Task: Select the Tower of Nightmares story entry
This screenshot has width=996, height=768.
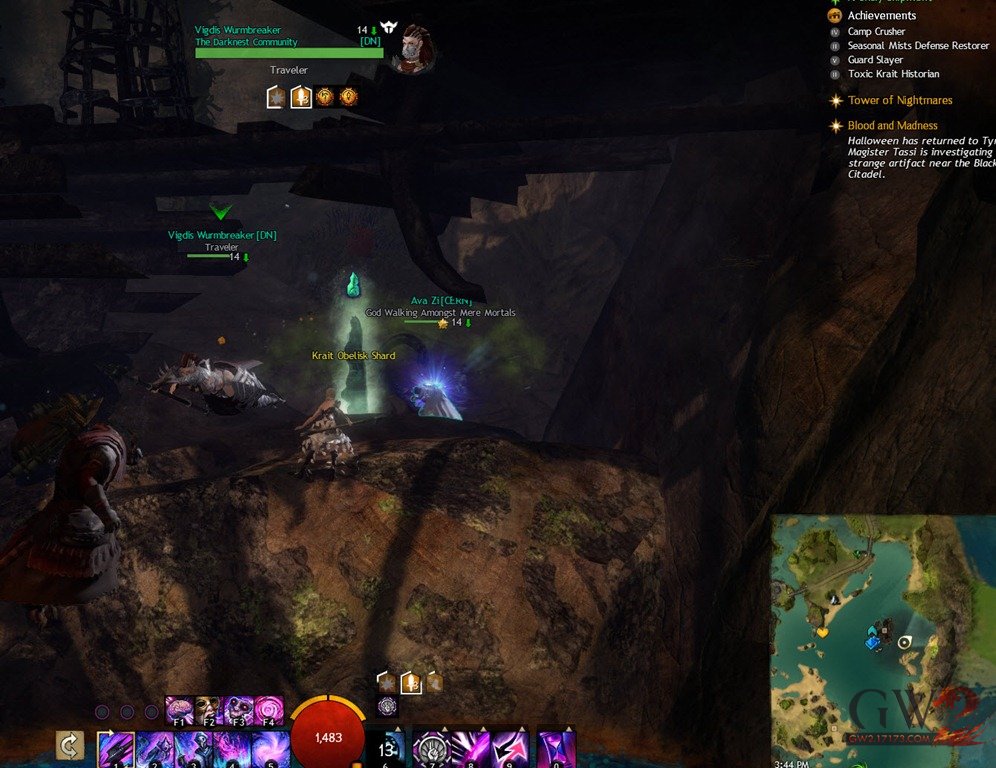Action: point(899,100)
